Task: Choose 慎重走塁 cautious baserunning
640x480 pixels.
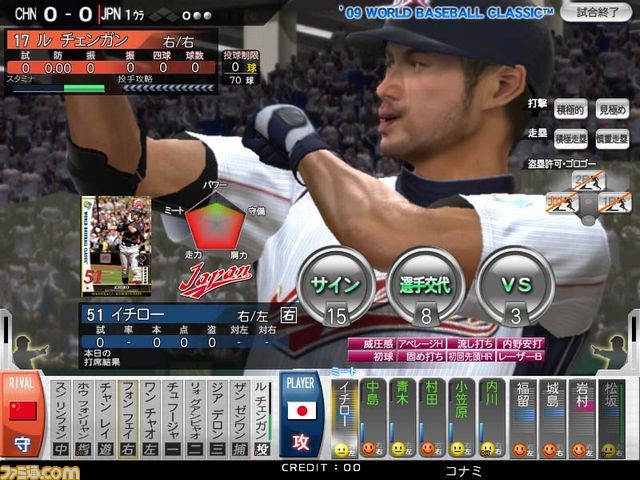Action: pyautogui.click(x=611, y=139)
